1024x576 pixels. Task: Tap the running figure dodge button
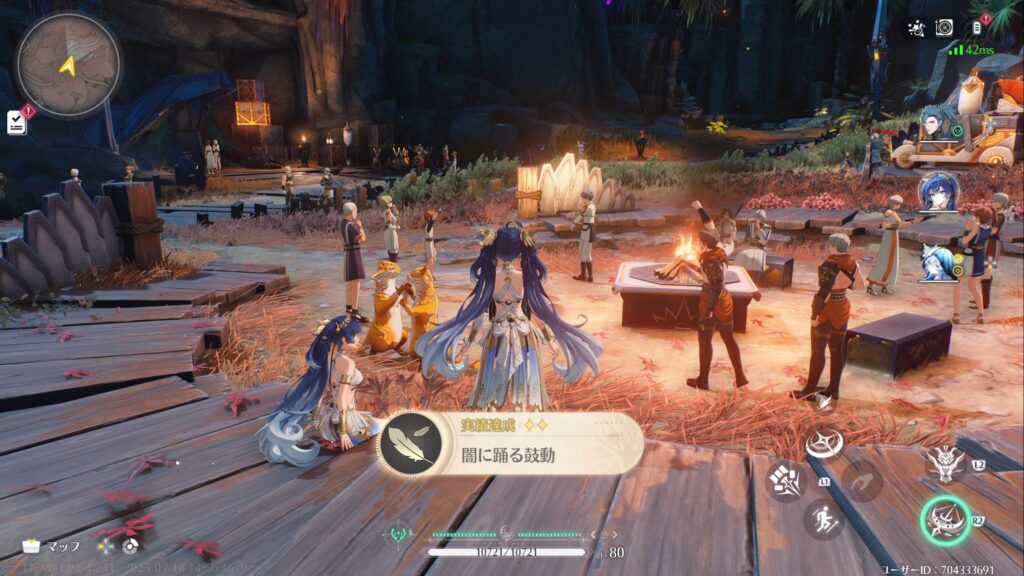point(823,519)
